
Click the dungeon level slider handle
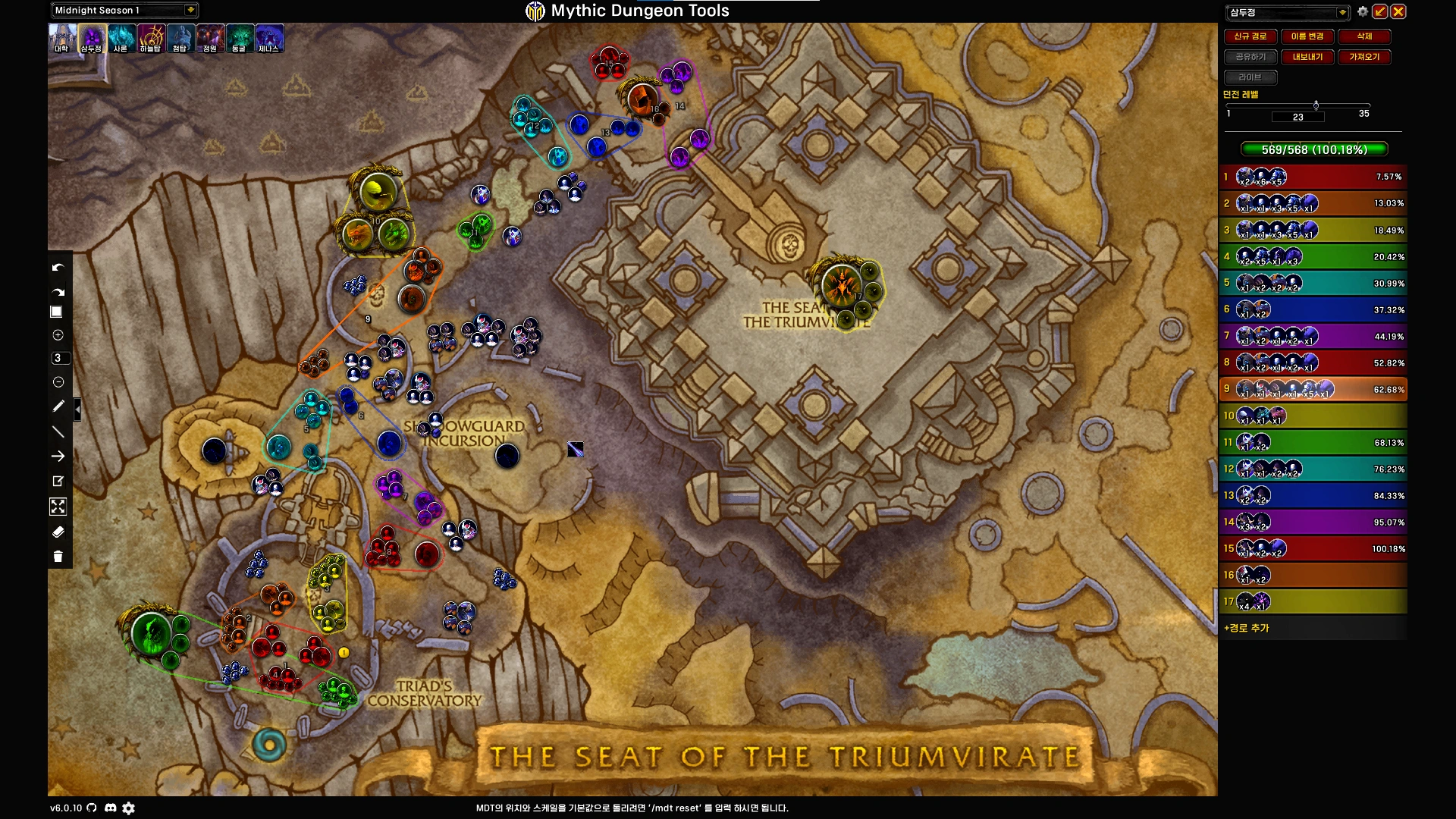tap(1316, 105)
